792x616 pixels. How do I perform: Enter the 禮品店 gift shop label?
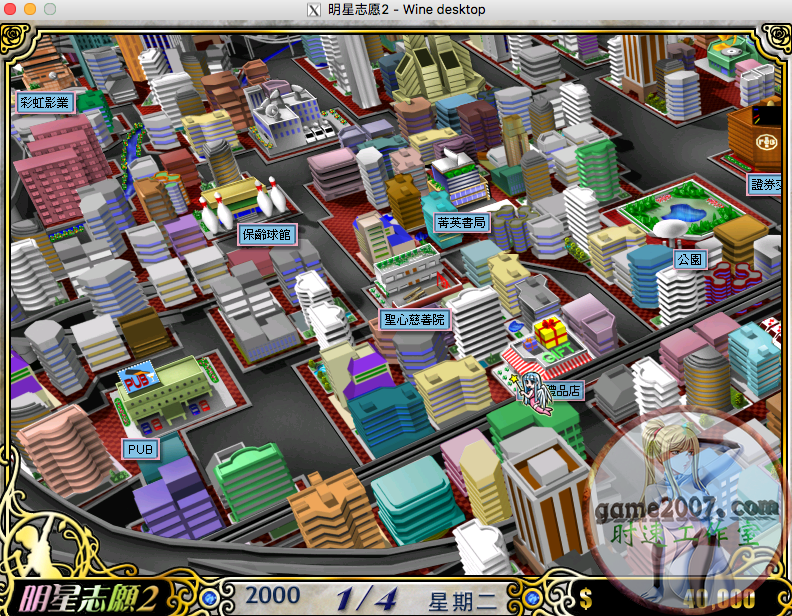tap(565, 391)
